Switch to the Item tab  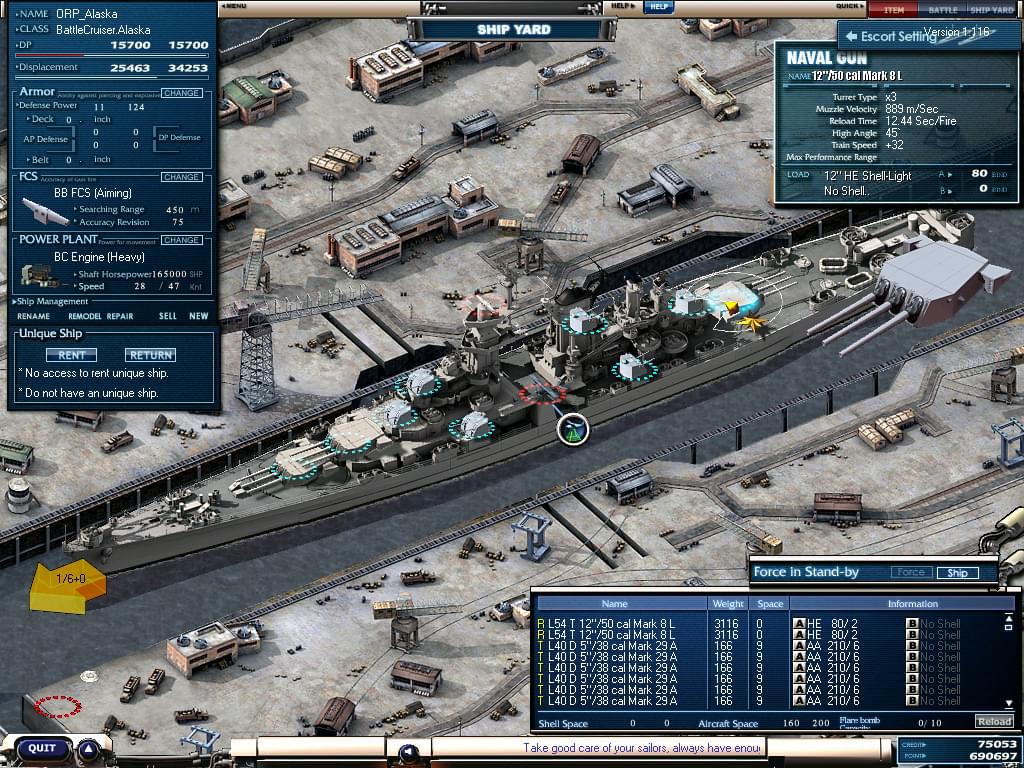click(893, 10)
